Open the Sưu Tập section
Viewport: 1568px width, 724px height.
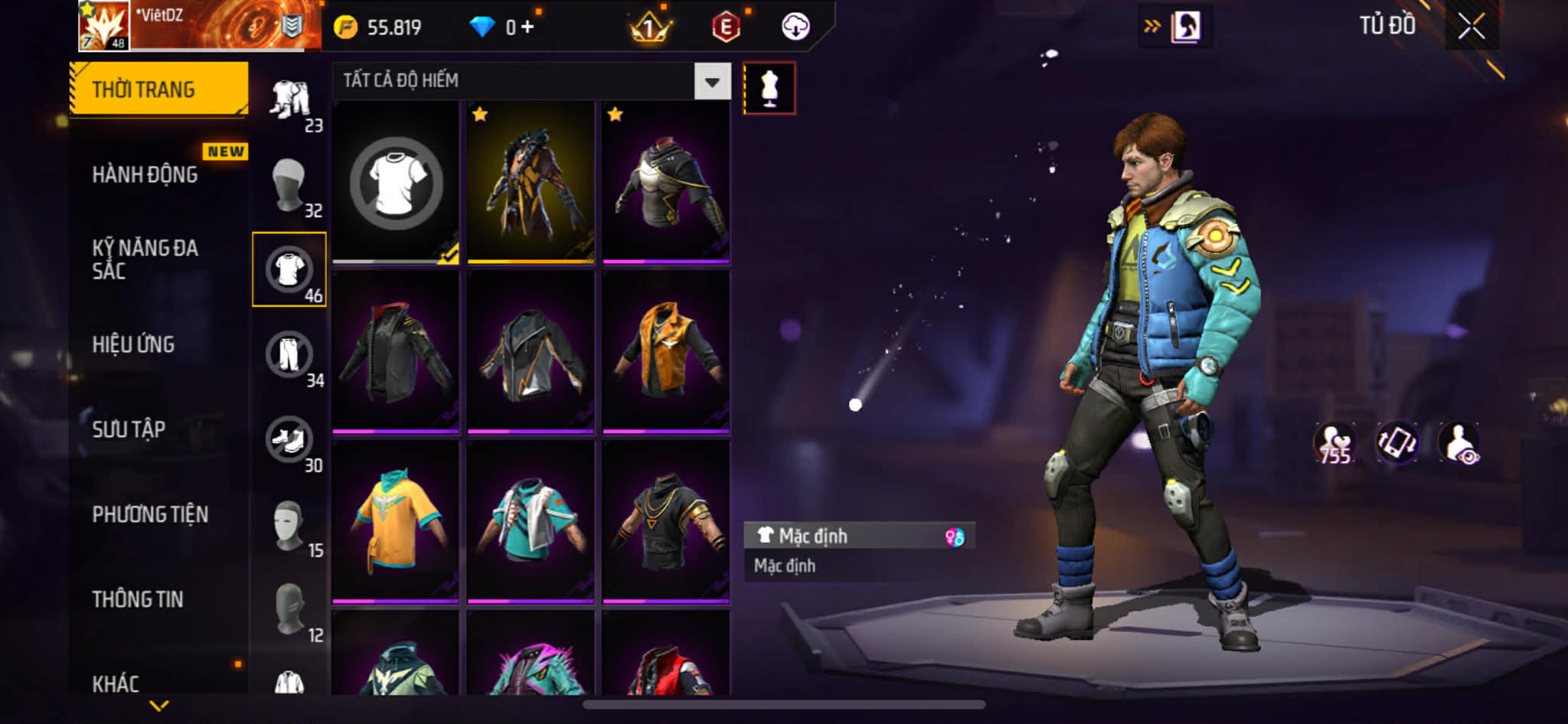[129, 429]
